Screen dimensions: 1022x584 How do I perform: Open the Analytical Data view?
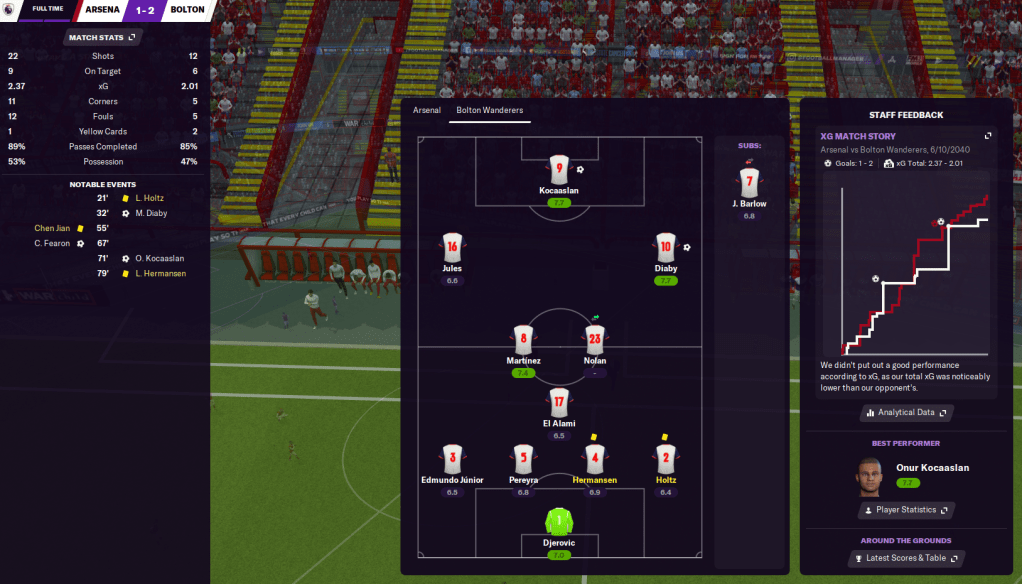906,412
